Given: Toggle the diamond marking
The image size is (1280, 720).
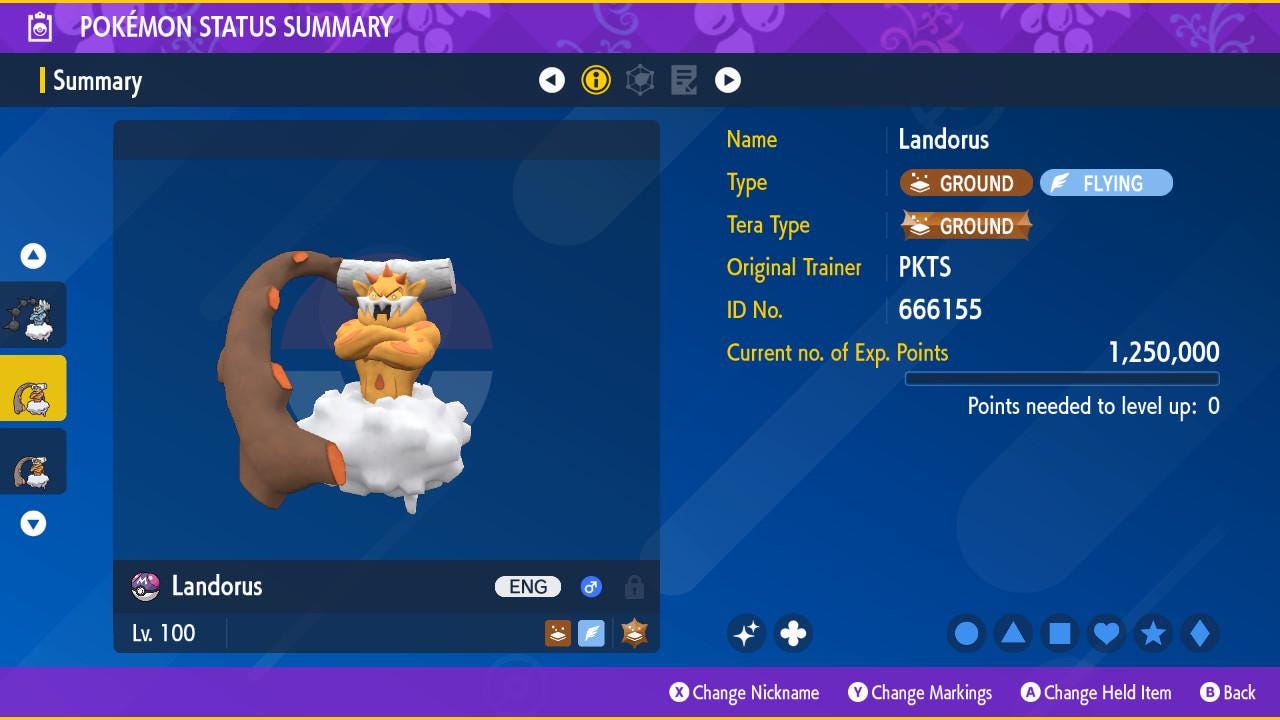Looking at the screenshot, I should pyautogui.click(x=1199, y=633).
